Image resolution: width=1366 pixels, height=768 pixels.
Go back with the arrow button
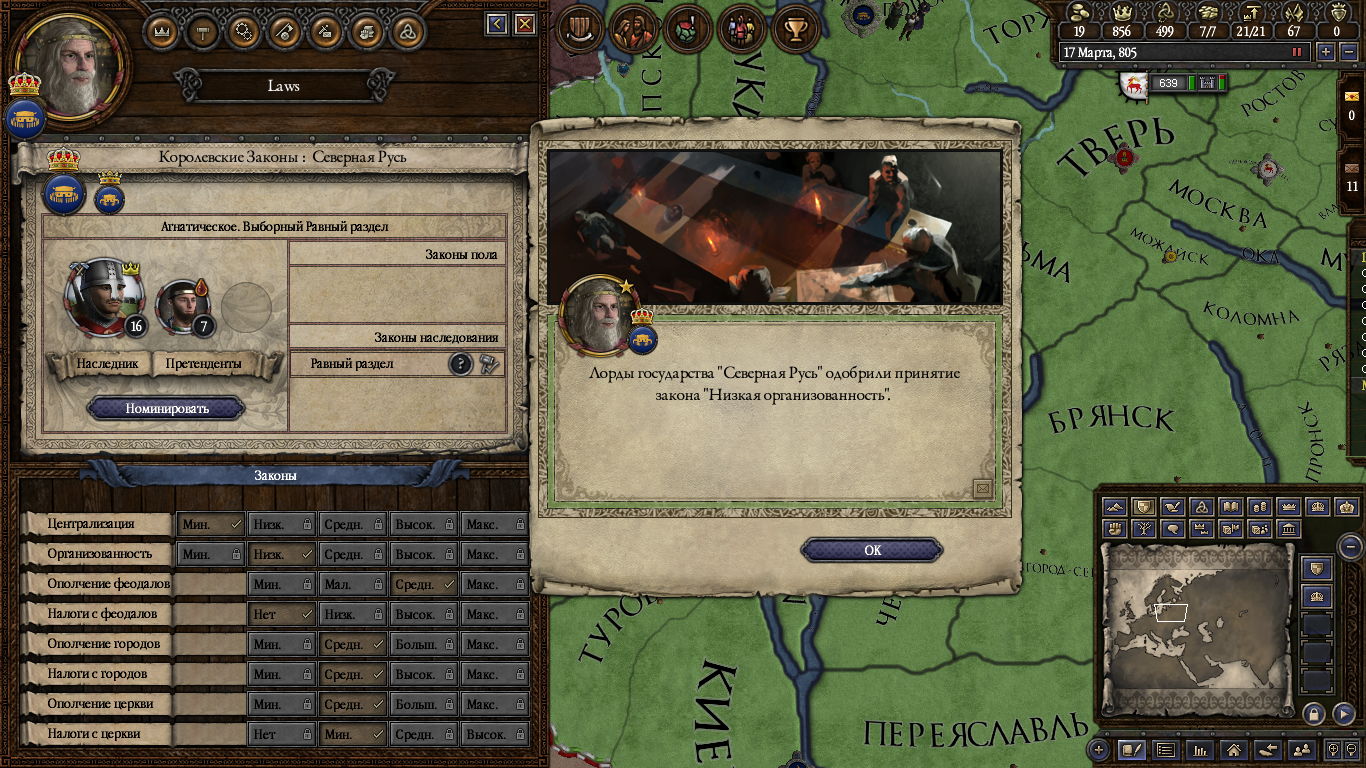[497, 24]
